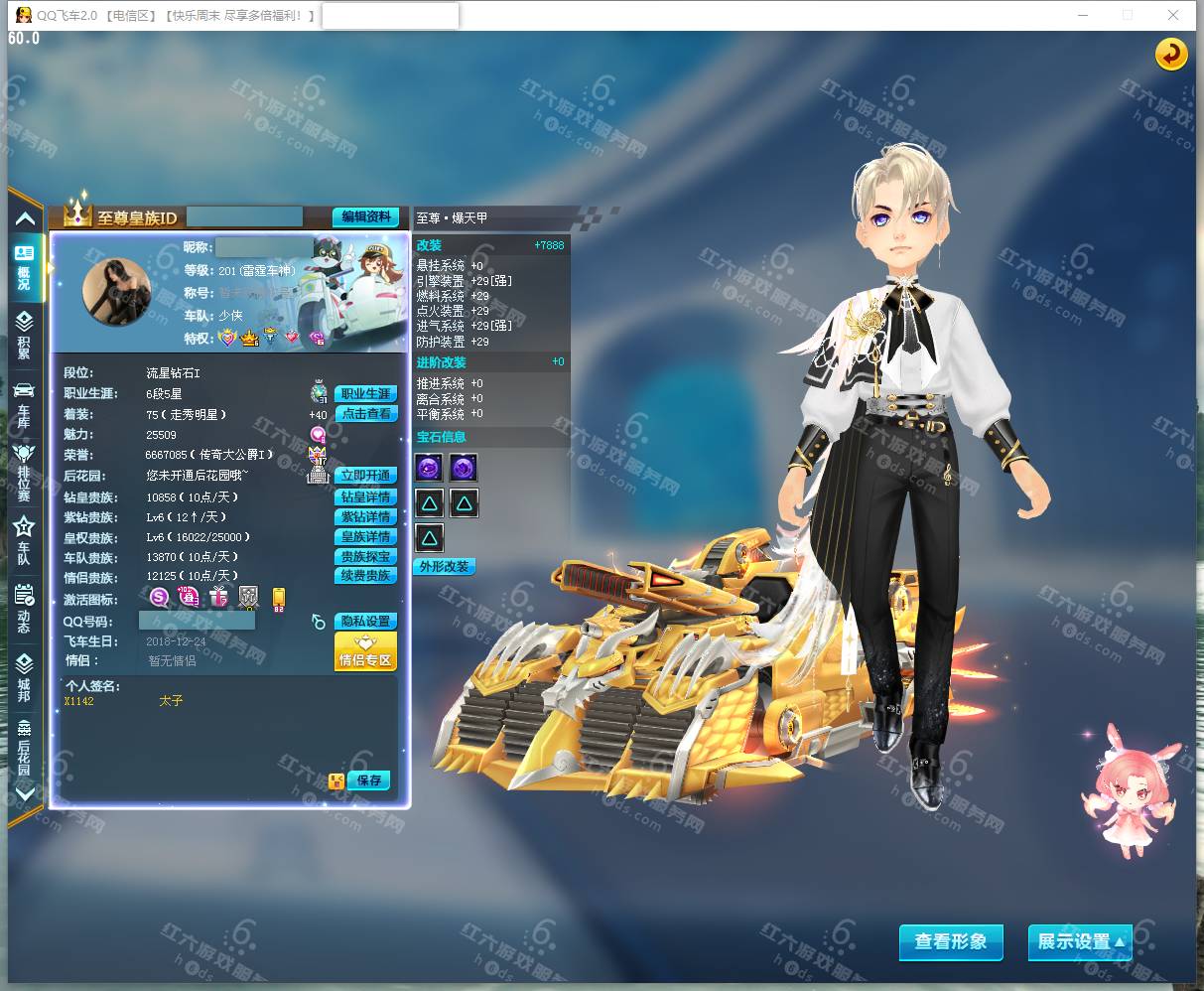Select the 动态 activity tab
This screenshot has height=991, width=1204.
[24, 608]
